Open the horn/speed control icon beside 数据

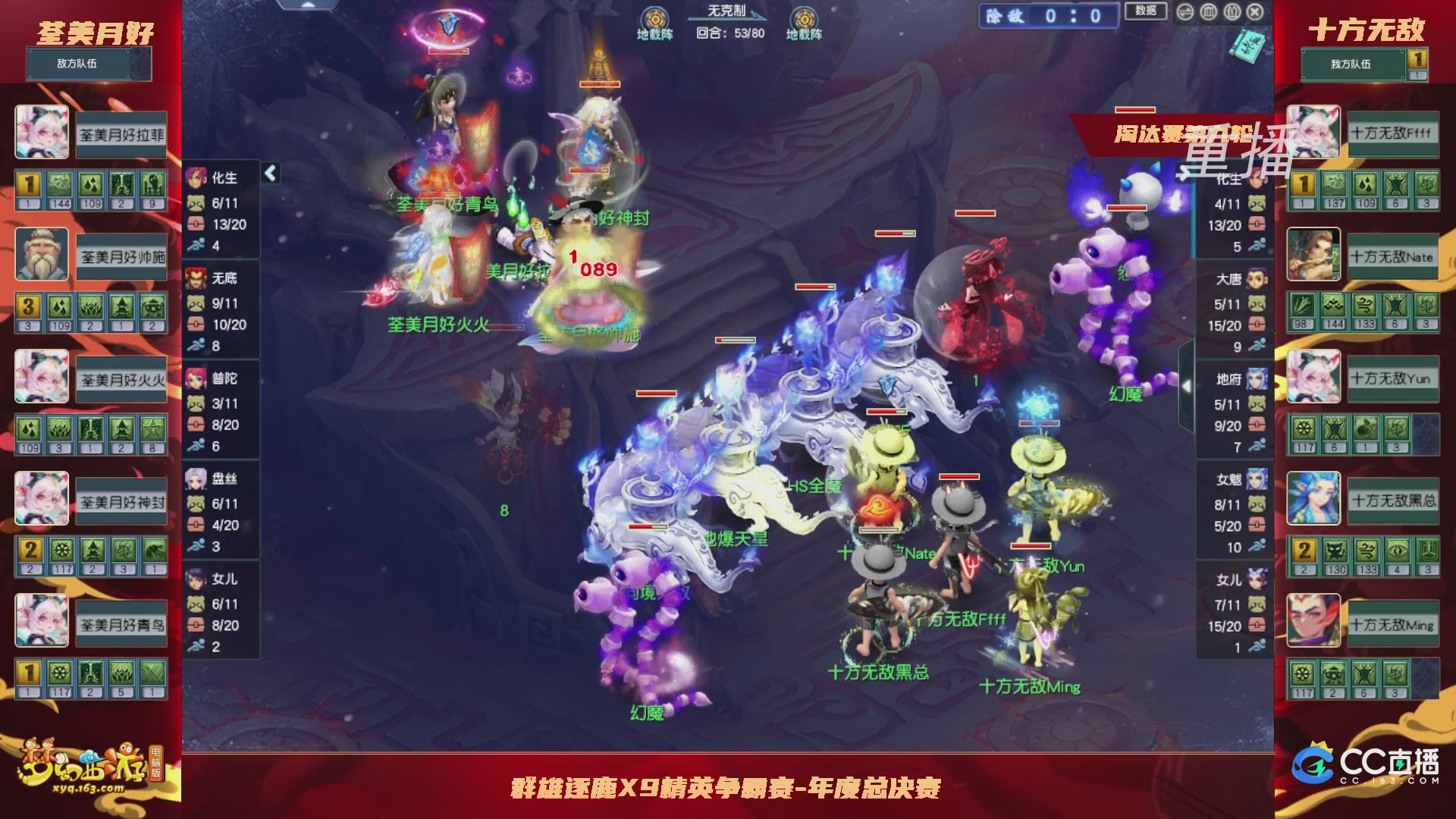click(x=1185, y=13)
